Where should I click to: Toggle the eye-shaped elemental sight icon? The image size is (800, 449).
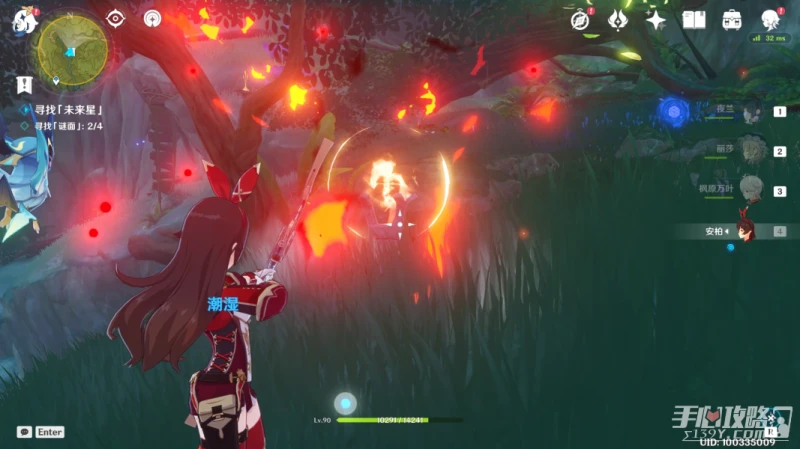click(x=116, y=18)
